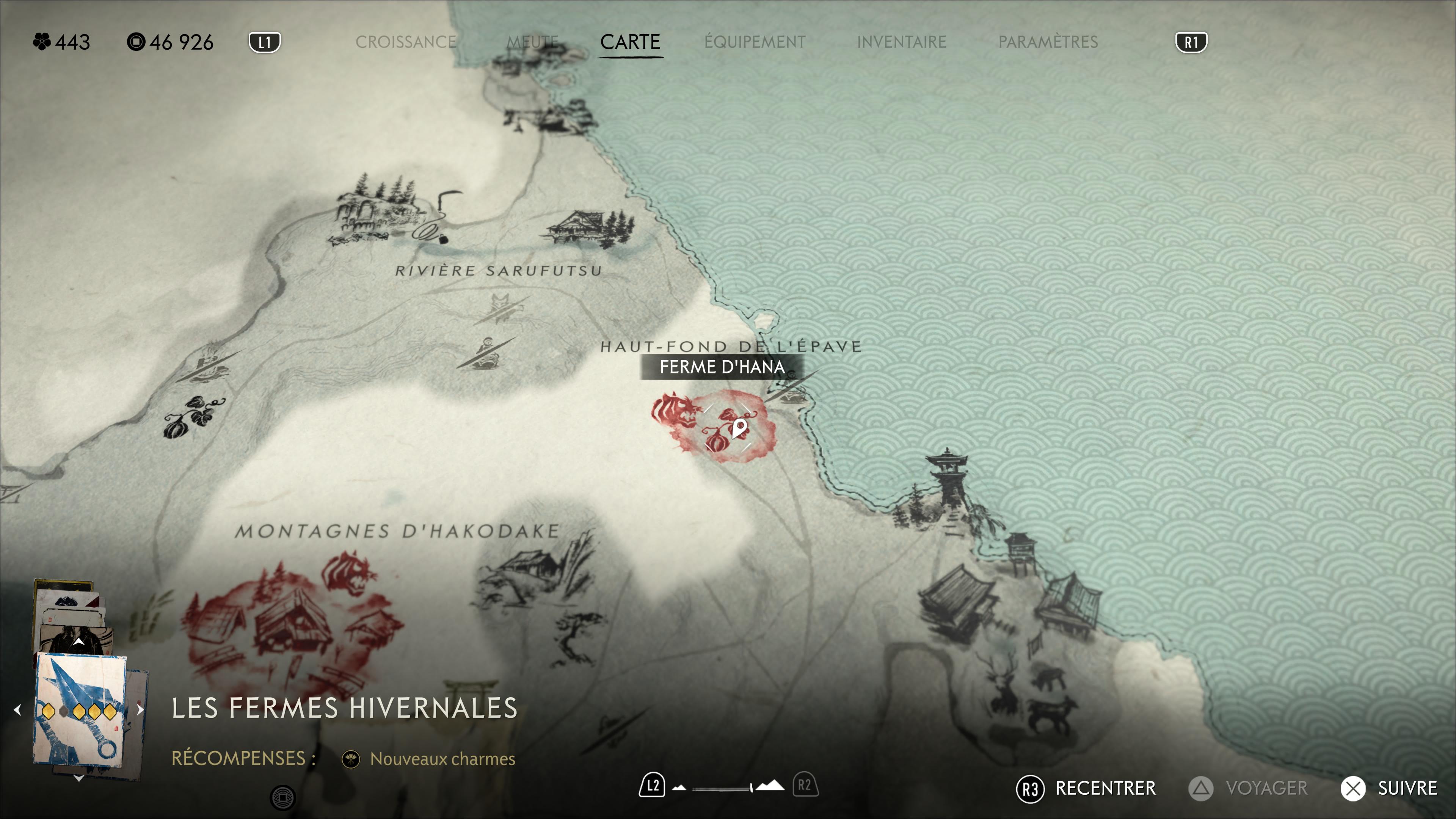Move down in the quest card stack
1456x819 pixels.
[78, 778]
